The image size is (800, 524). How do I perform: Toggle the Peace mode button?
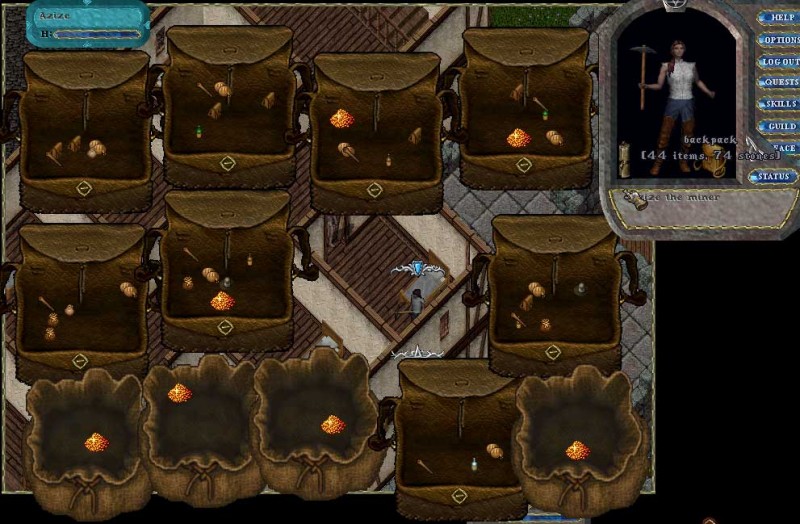(783, 148)
